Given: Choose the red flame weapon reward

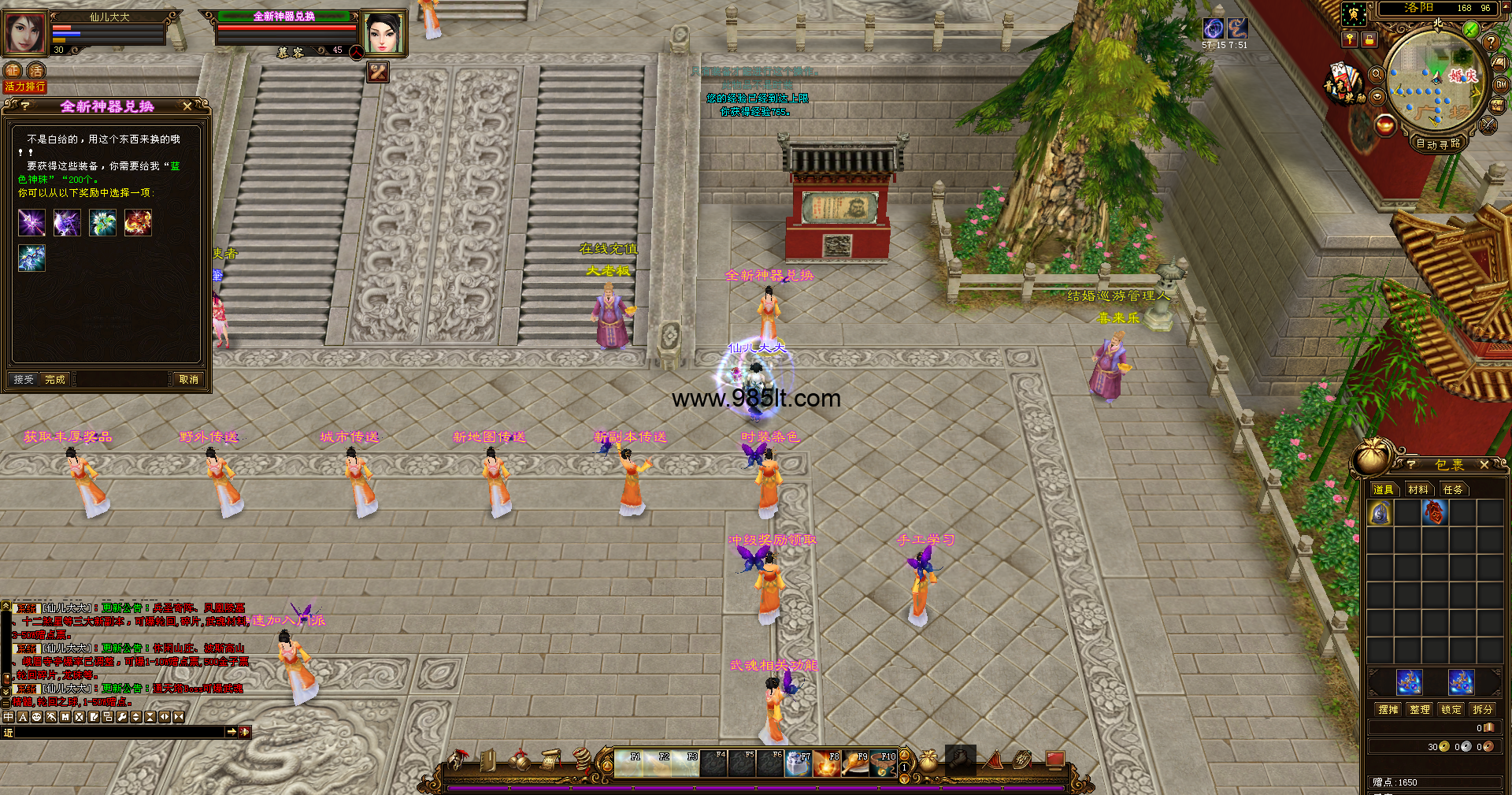Looking at the screenshot, I should click(138, 223).
